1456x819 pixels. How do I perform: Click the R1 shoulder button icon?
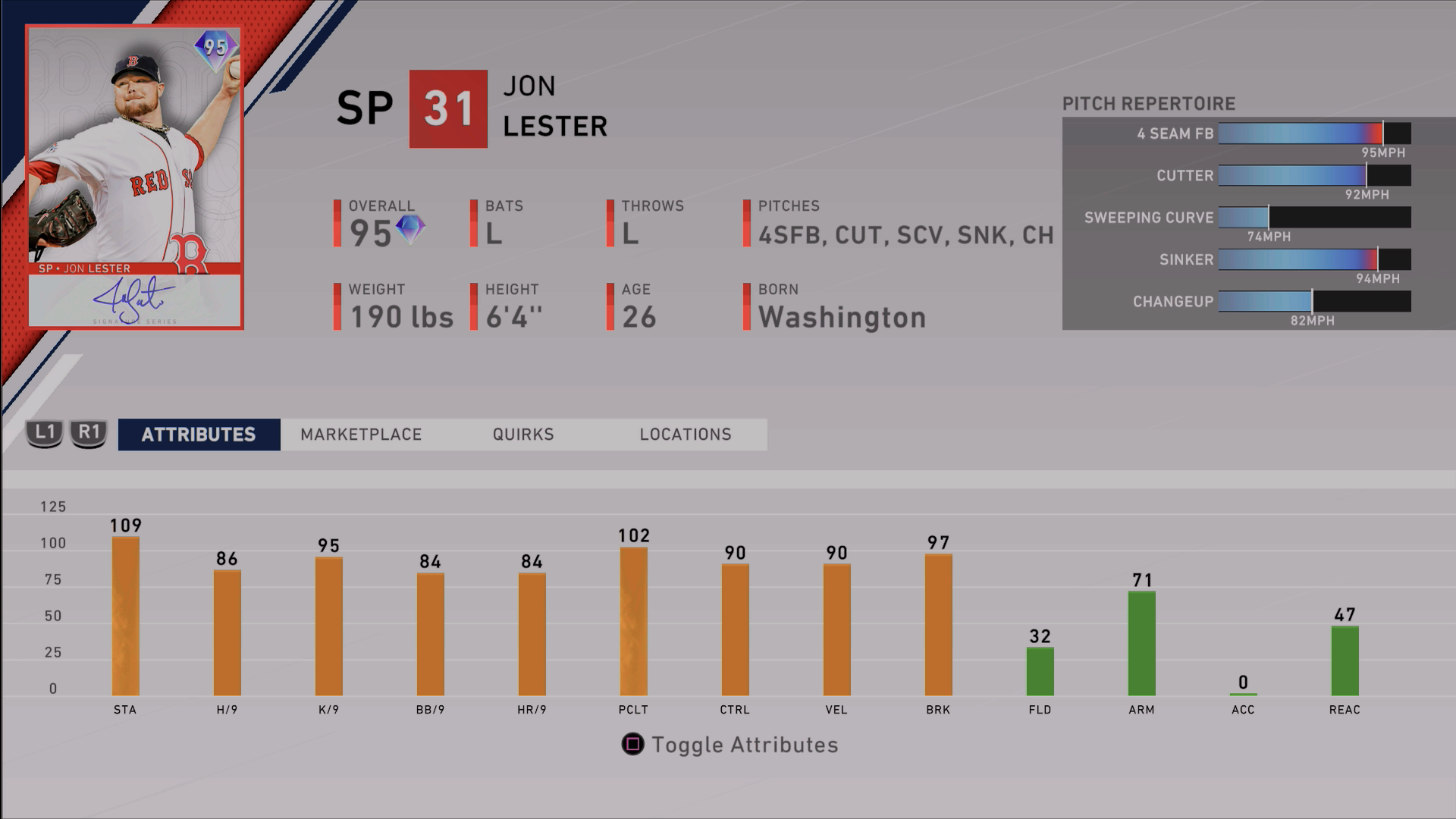tap(89, 435)
